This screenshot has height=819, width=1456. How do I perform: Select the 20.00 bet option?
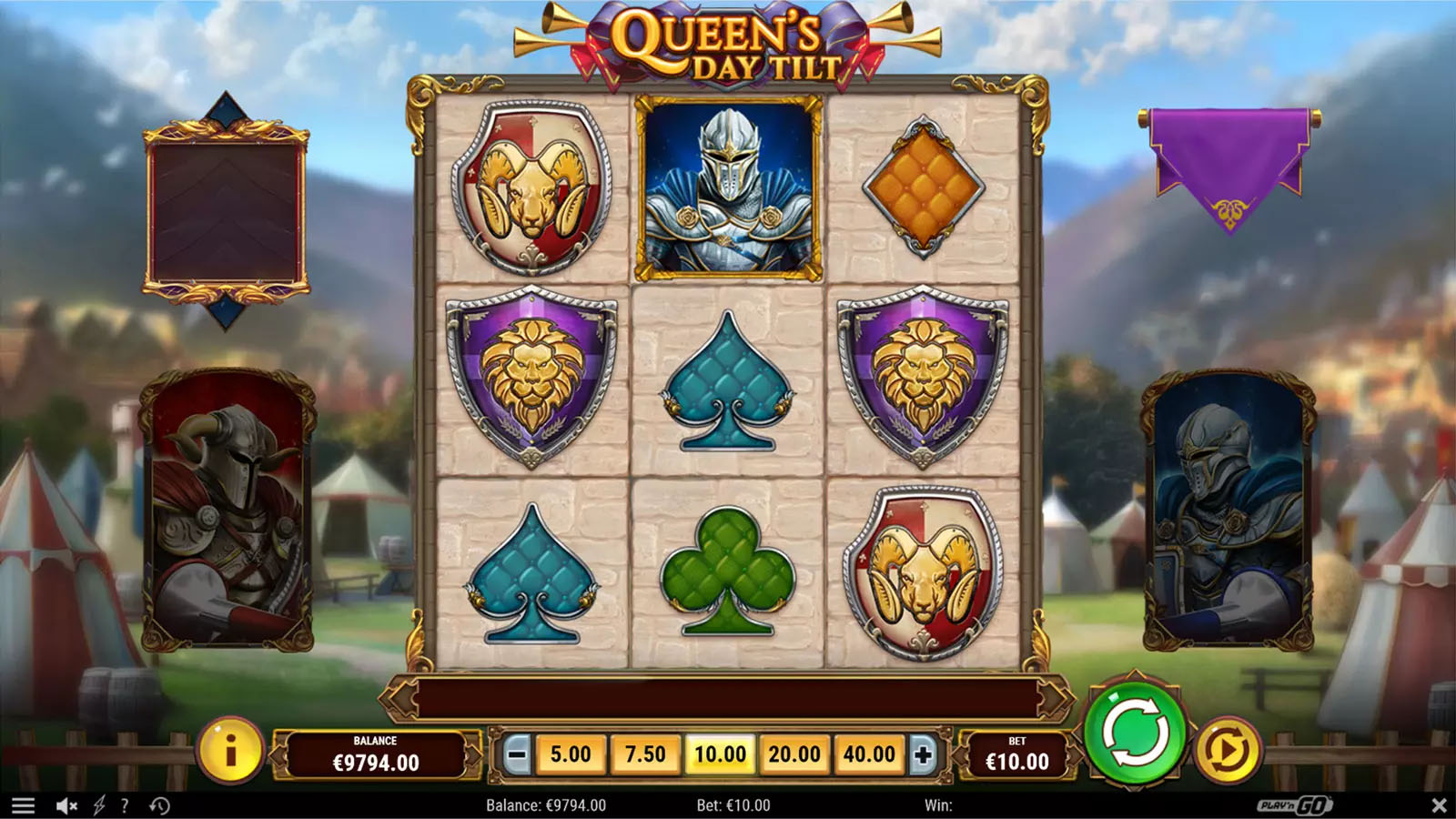(794, 753)
